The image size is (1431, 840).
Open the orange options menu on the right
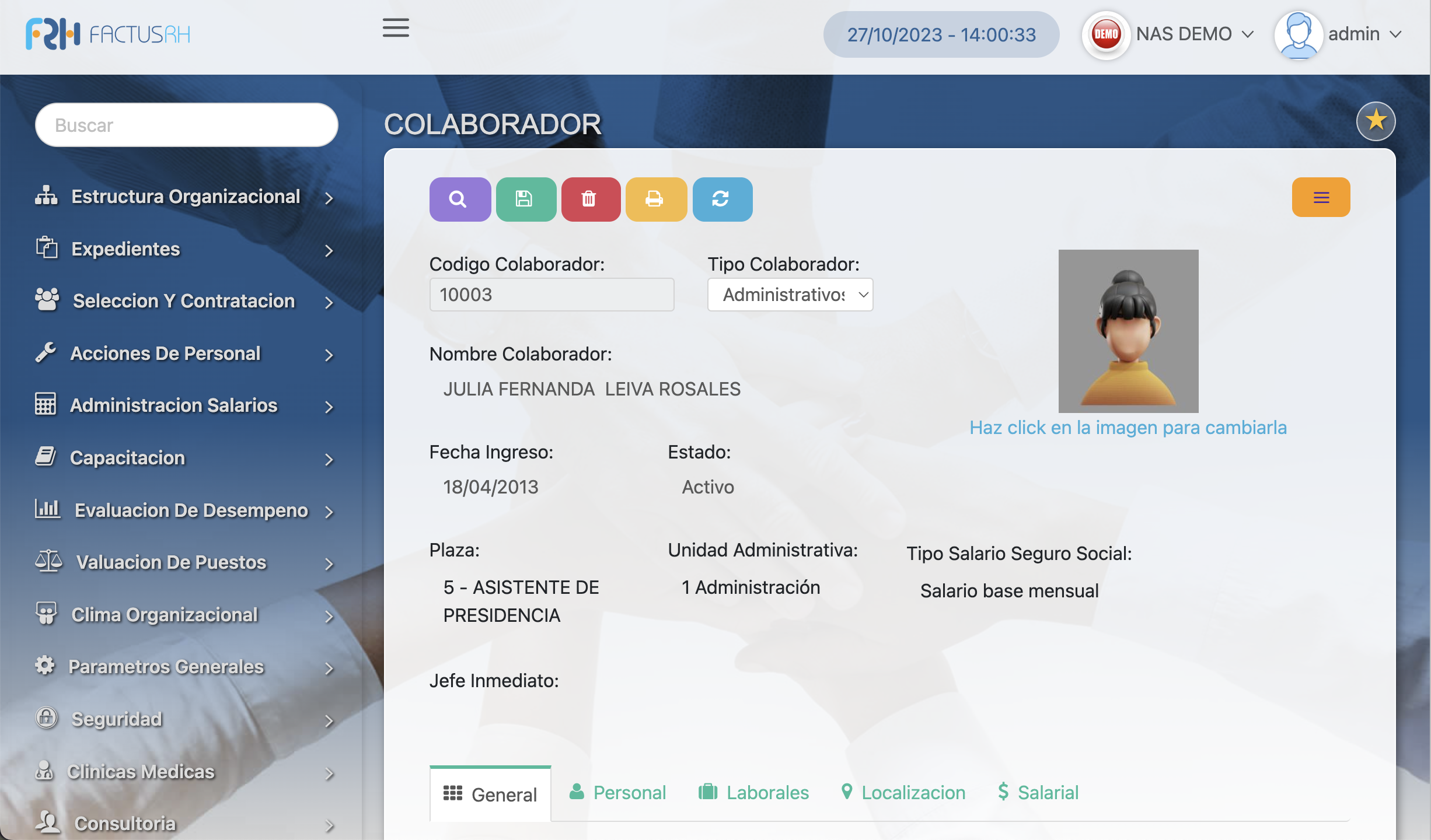click(1321, 197)
